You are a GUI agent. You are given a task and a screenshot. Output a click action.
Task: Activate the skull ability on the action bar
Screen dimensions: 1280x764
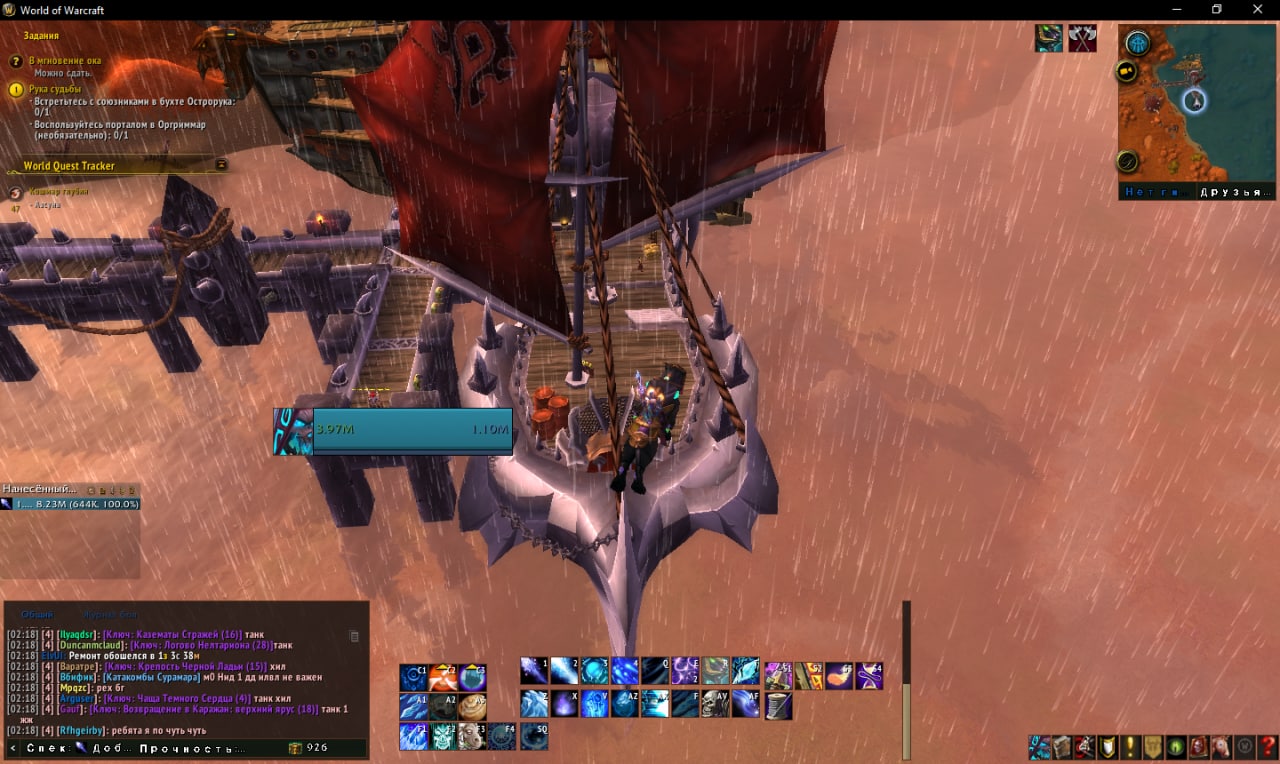point(714,704)
